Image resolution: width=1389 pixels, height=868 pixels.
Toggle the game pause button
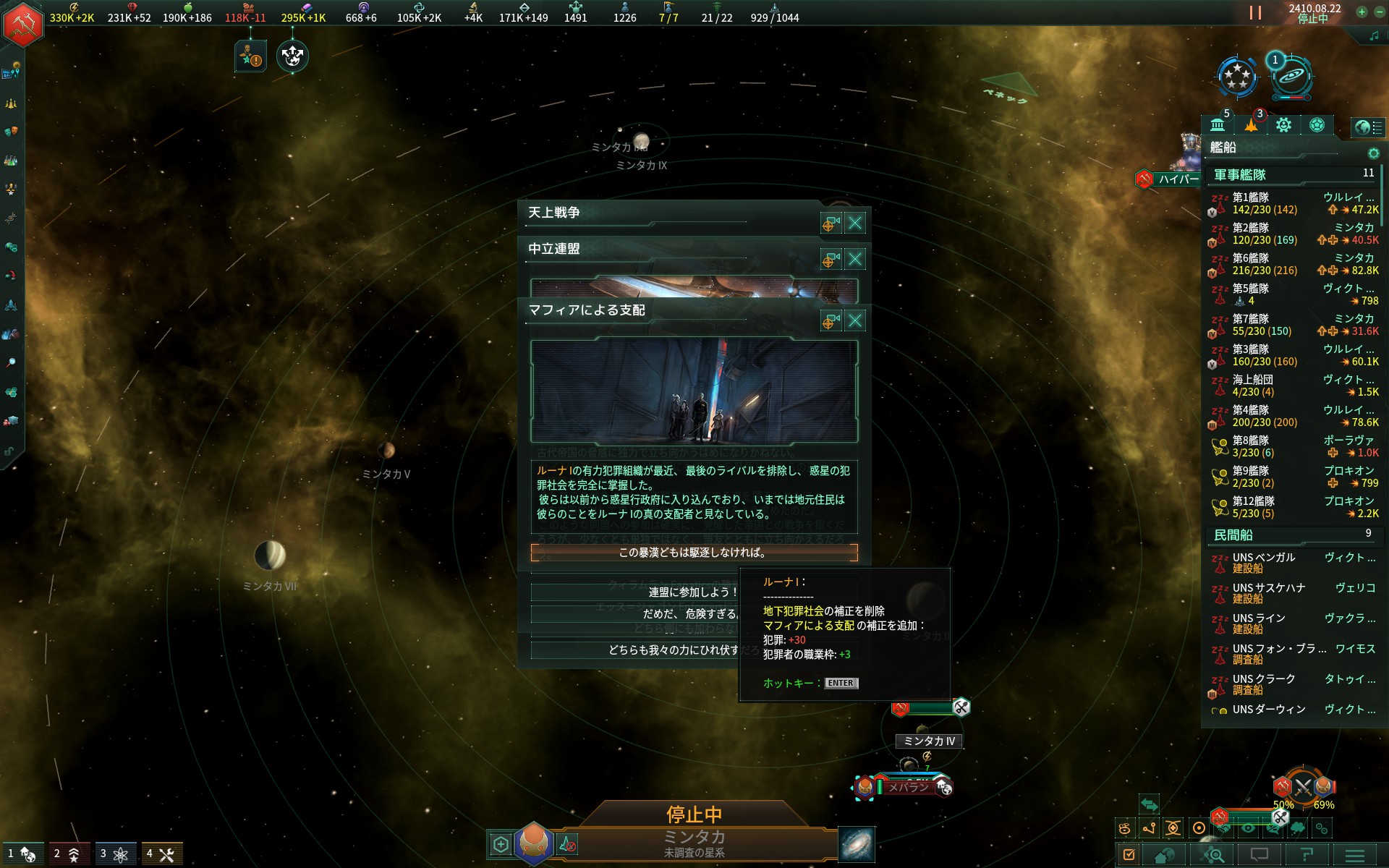pyautogui.click(x=1255, y=13)
